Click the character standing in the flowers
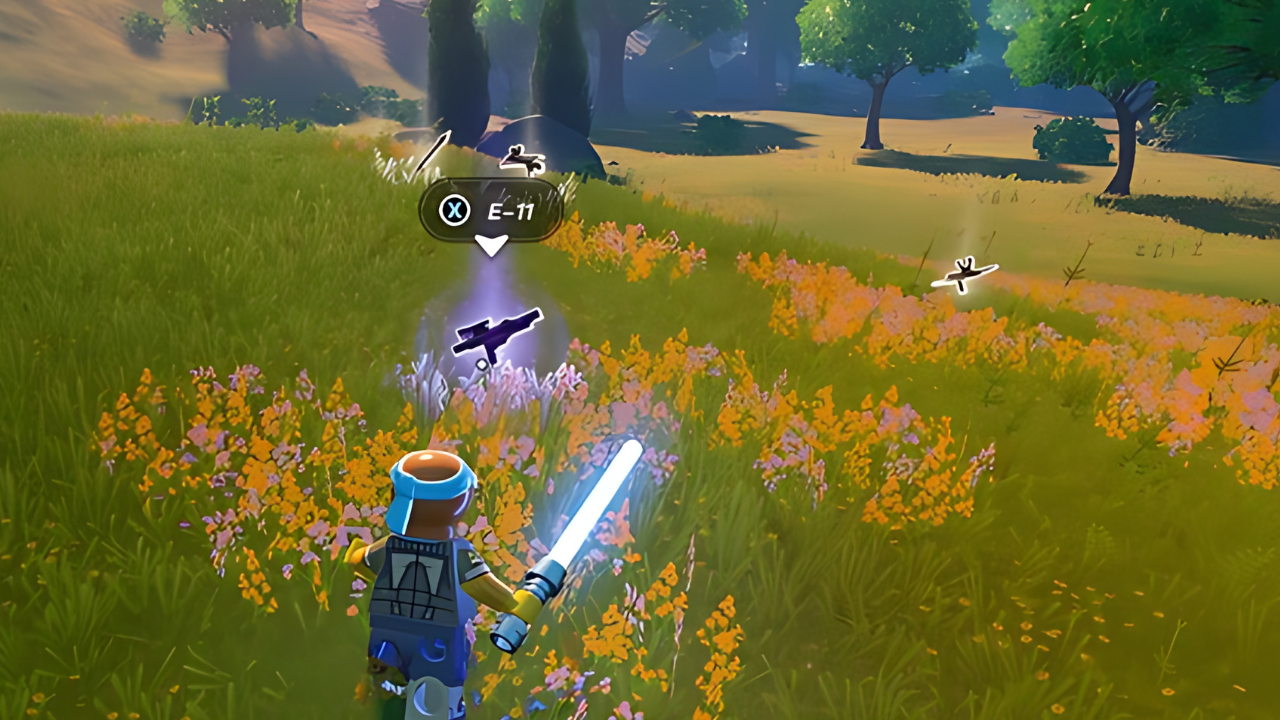The width and height of the screenshot is (1280, 720). (x=430, y=570)
